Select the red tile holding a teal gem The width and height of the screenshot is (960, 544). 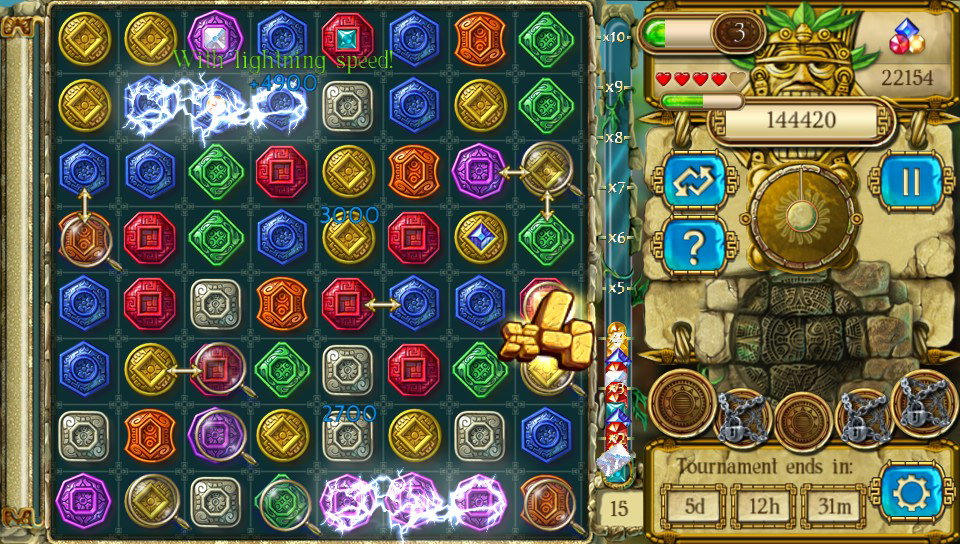[x=347, y=38]
